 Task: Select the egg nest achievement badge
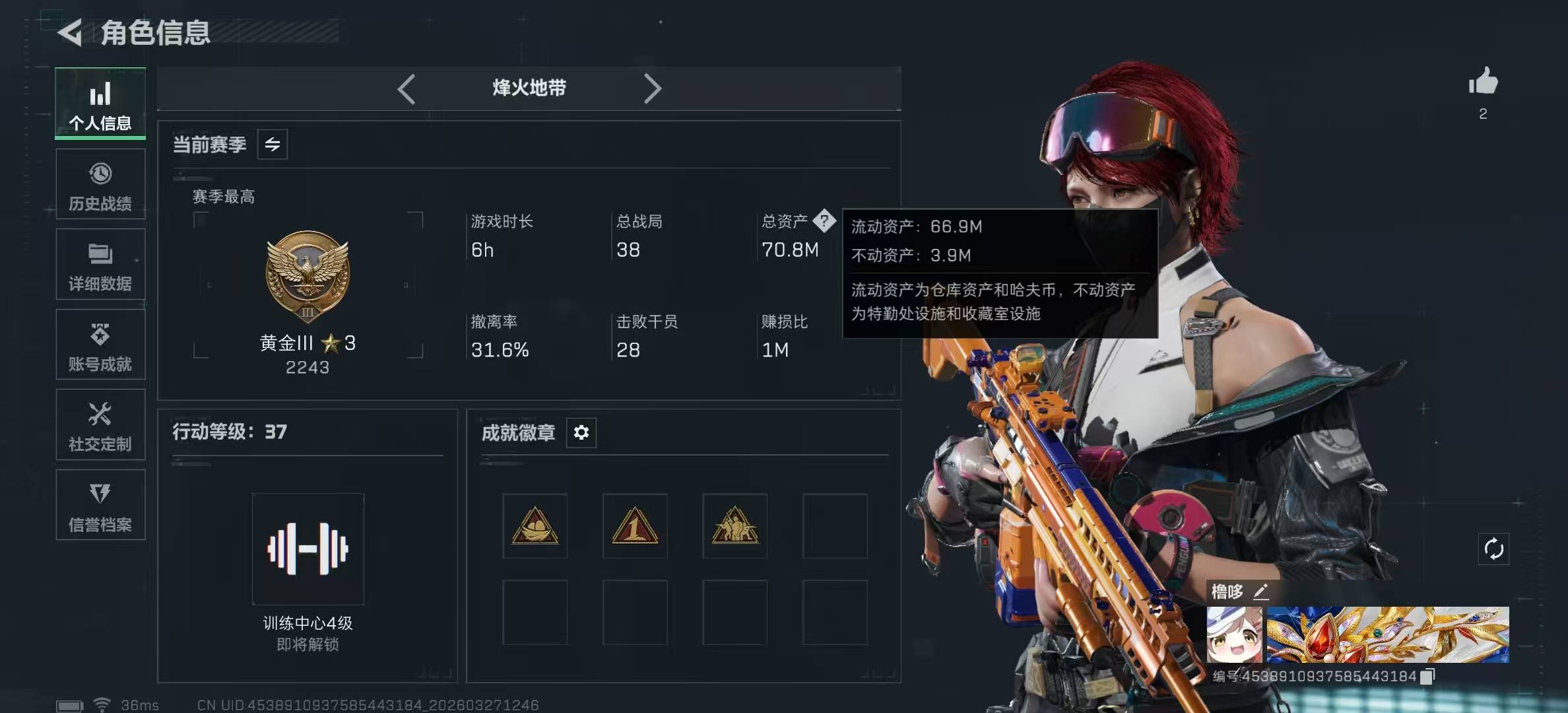tap(535, 526)
